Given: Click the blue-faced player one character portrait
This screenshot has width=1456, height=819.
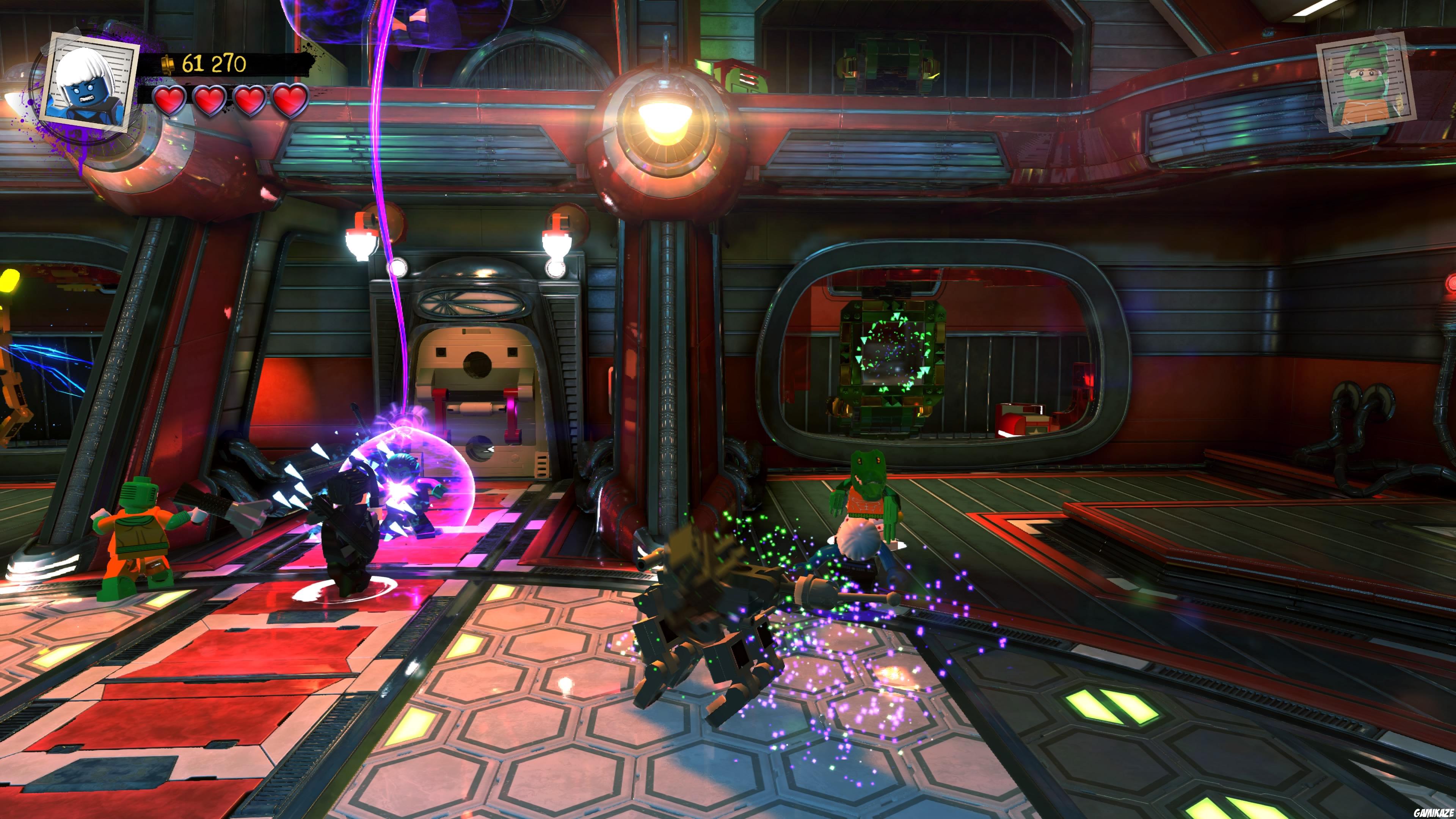Looking at the screenshot, I should click(90, 84).
